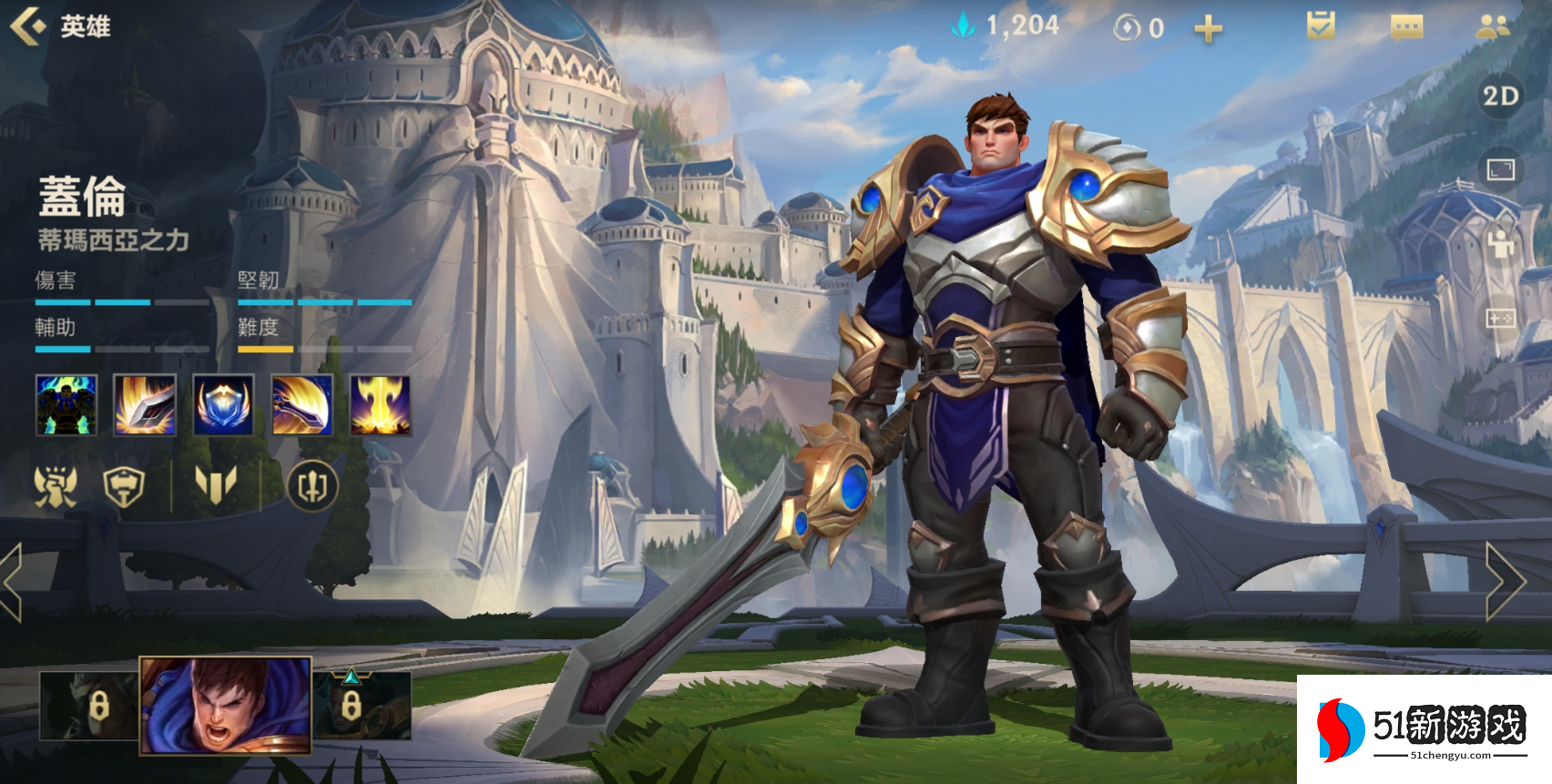Switch to the 2D splash art view
This screenshot has width=1552, height=784.
1499,97
